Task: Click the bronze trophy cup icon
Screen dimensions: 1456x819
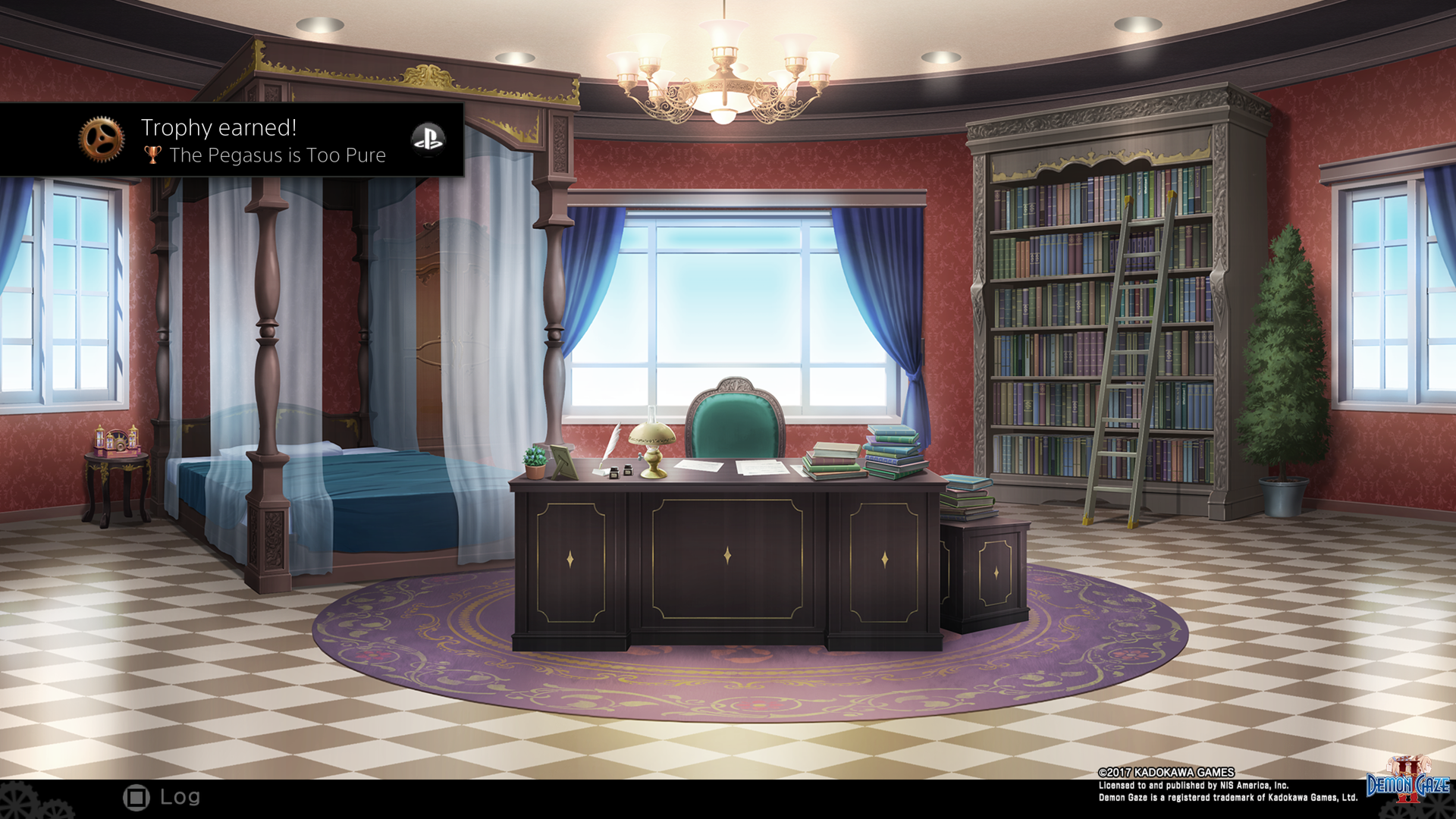Action: pyautogui.click(x=152, y=155)
